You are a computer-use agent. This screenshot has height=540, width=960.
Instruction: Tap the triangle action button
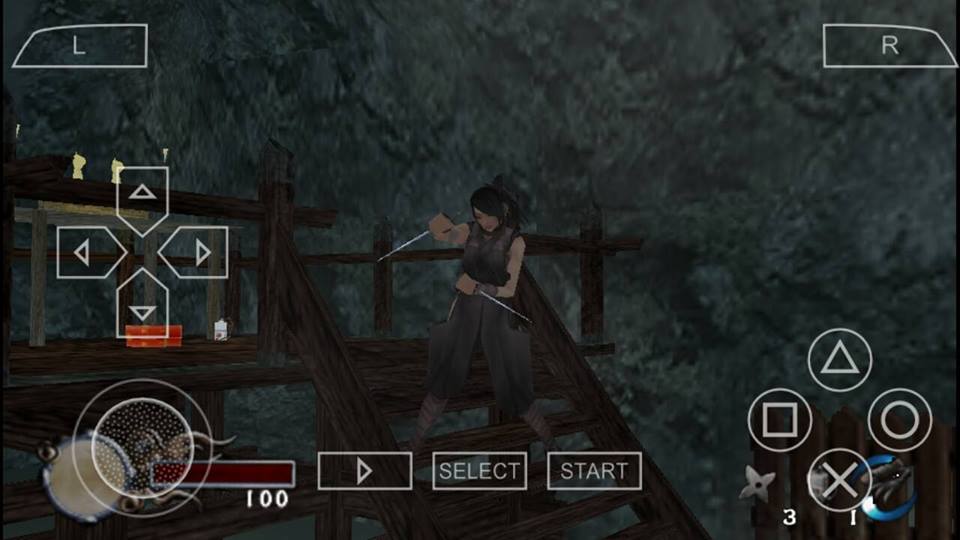[840, 360]
